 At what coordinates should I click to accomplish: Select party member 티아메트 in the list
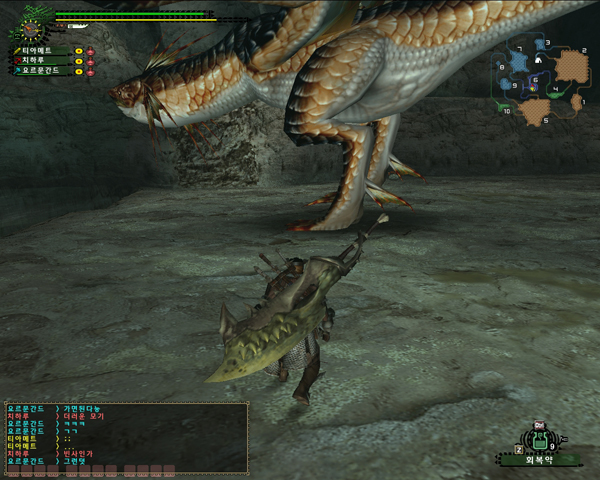click(35, 49)
